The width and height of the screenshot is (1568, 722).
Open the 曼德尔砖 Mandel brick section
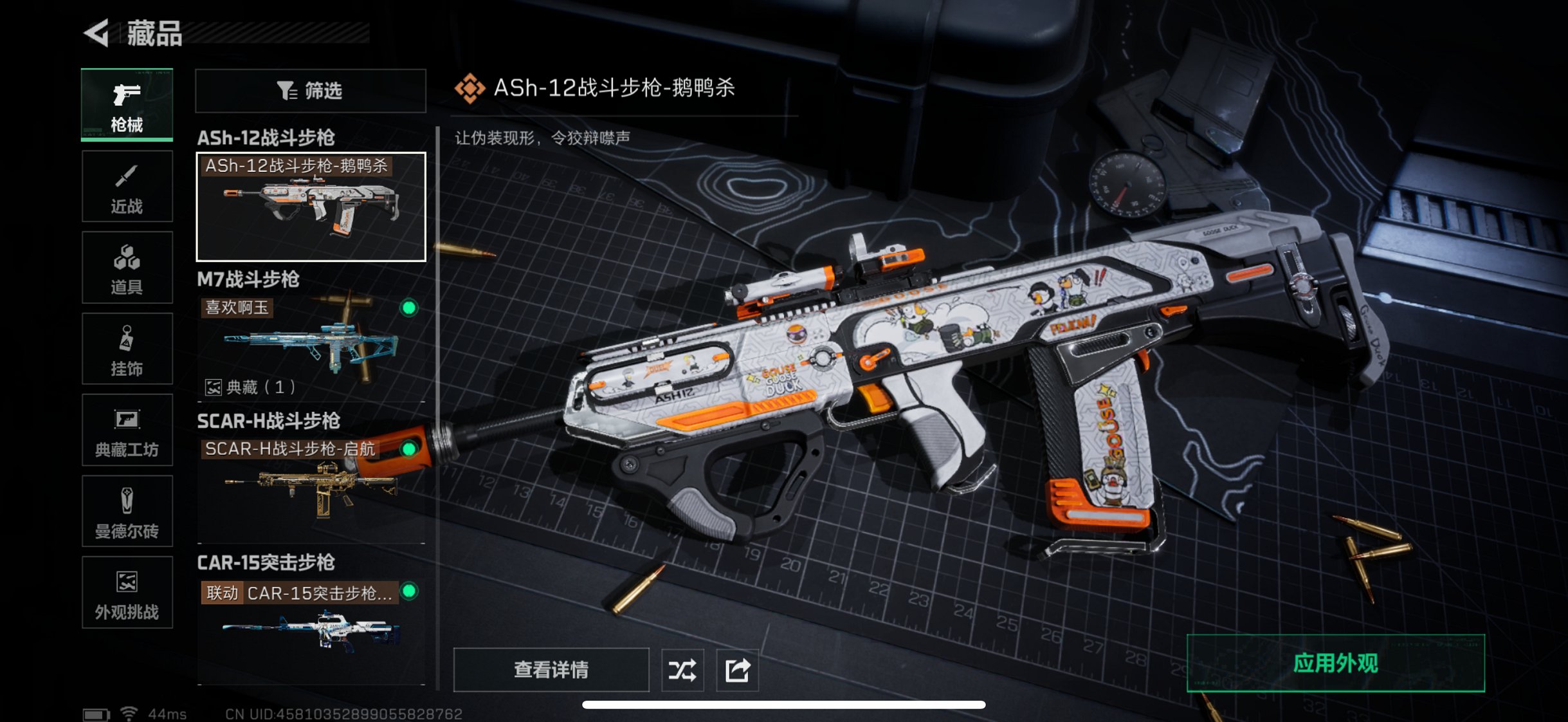coord(127,511)
